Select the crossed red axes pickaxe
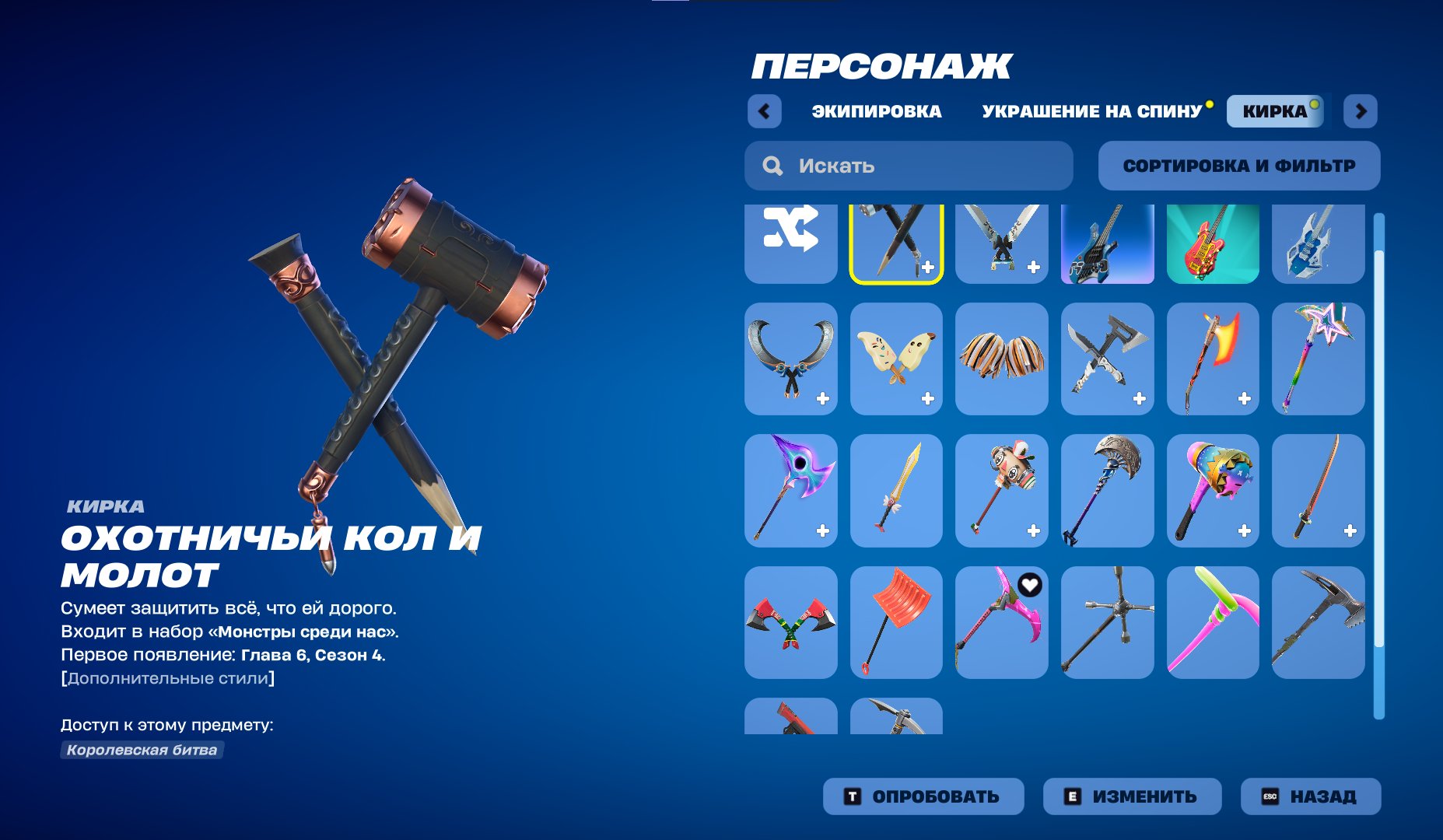The width and height of the screenshot is (1443, 840). (x=790, y=622)
